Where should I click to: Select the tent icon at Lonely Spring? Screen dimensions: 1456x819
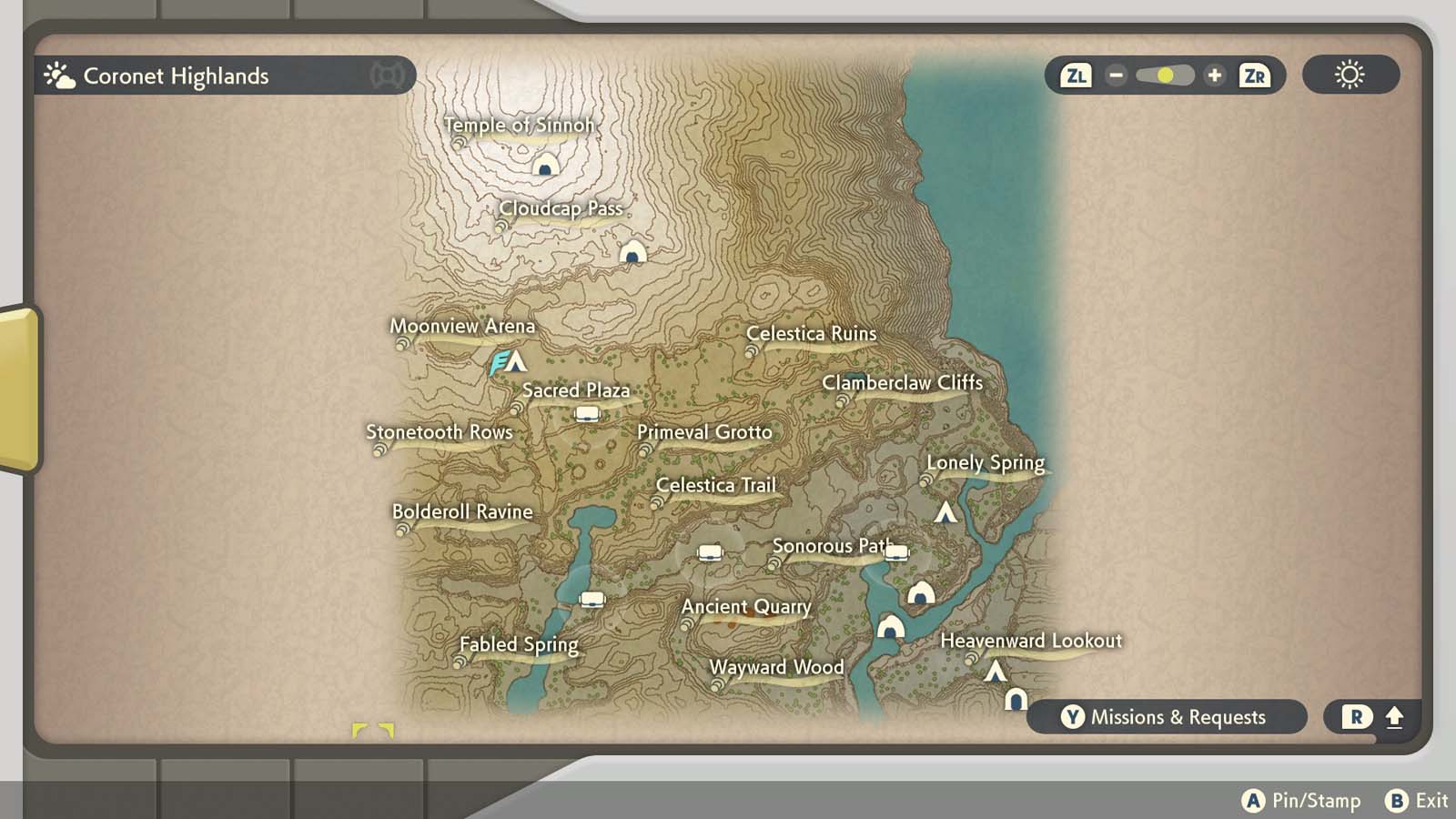945,513
